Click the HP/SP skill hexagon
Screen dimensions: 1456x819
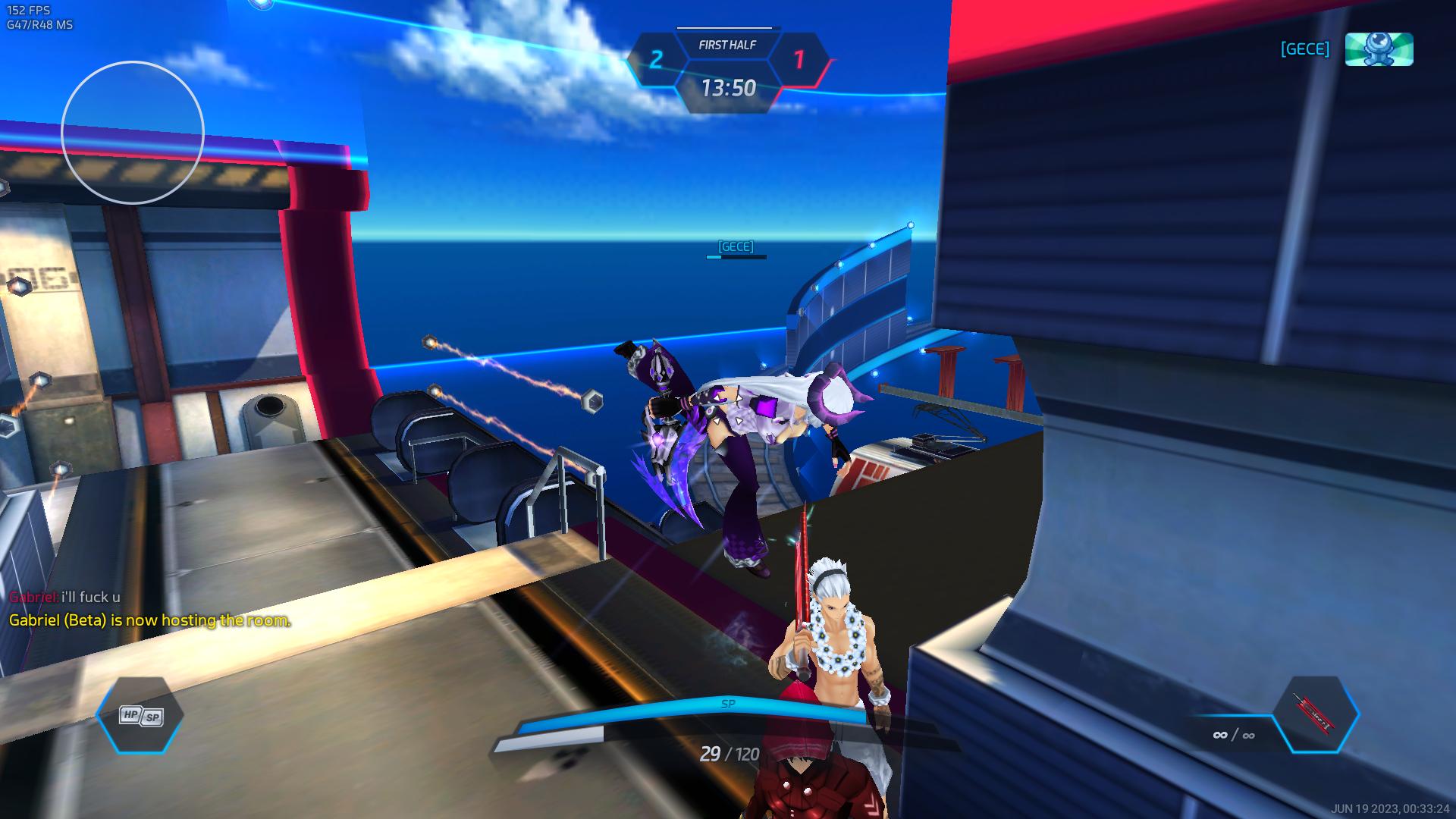point(140,716)
